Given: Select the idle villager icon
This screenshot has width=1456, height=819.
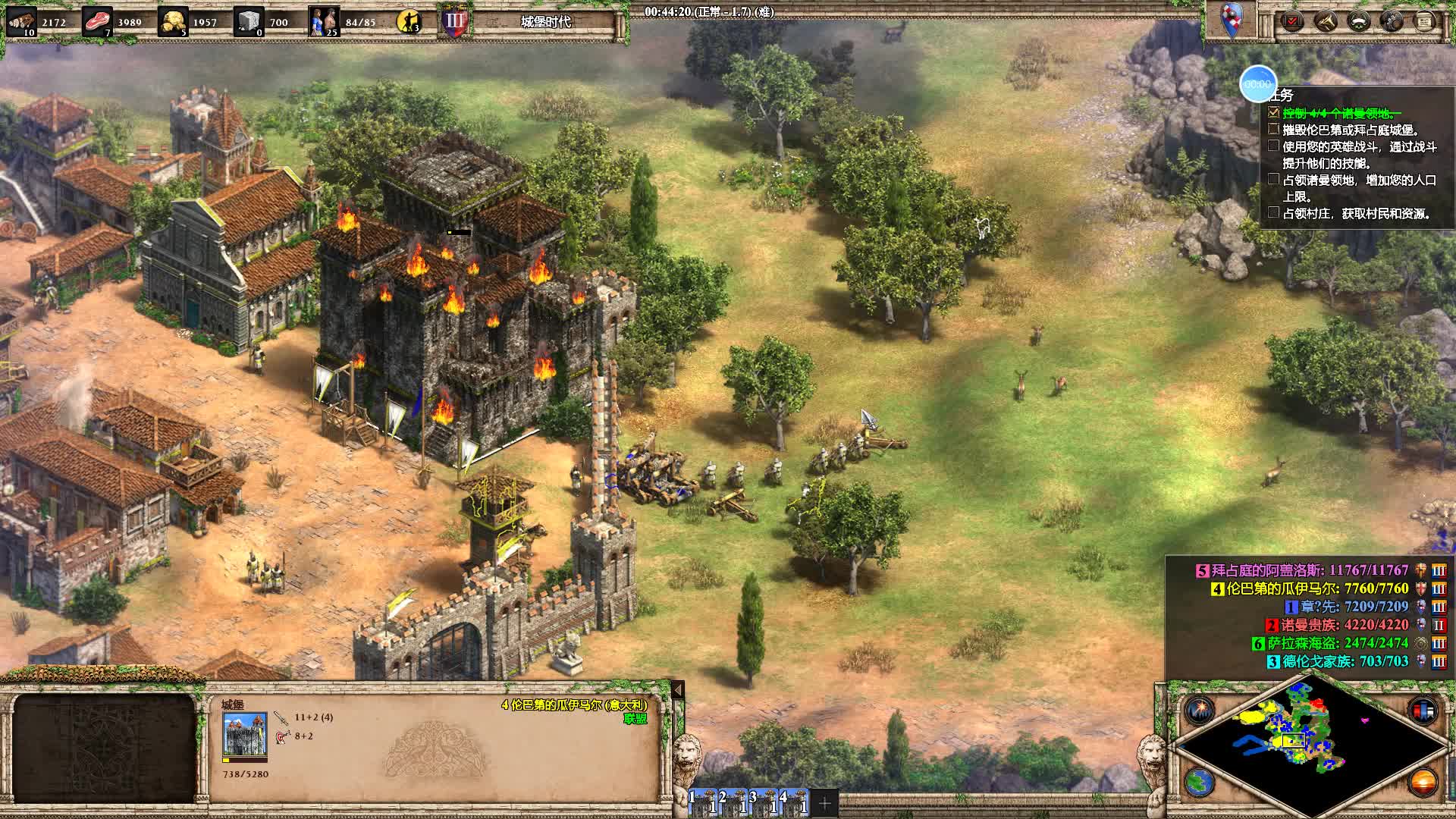Looking at the screenshot, I should point(409,21).
